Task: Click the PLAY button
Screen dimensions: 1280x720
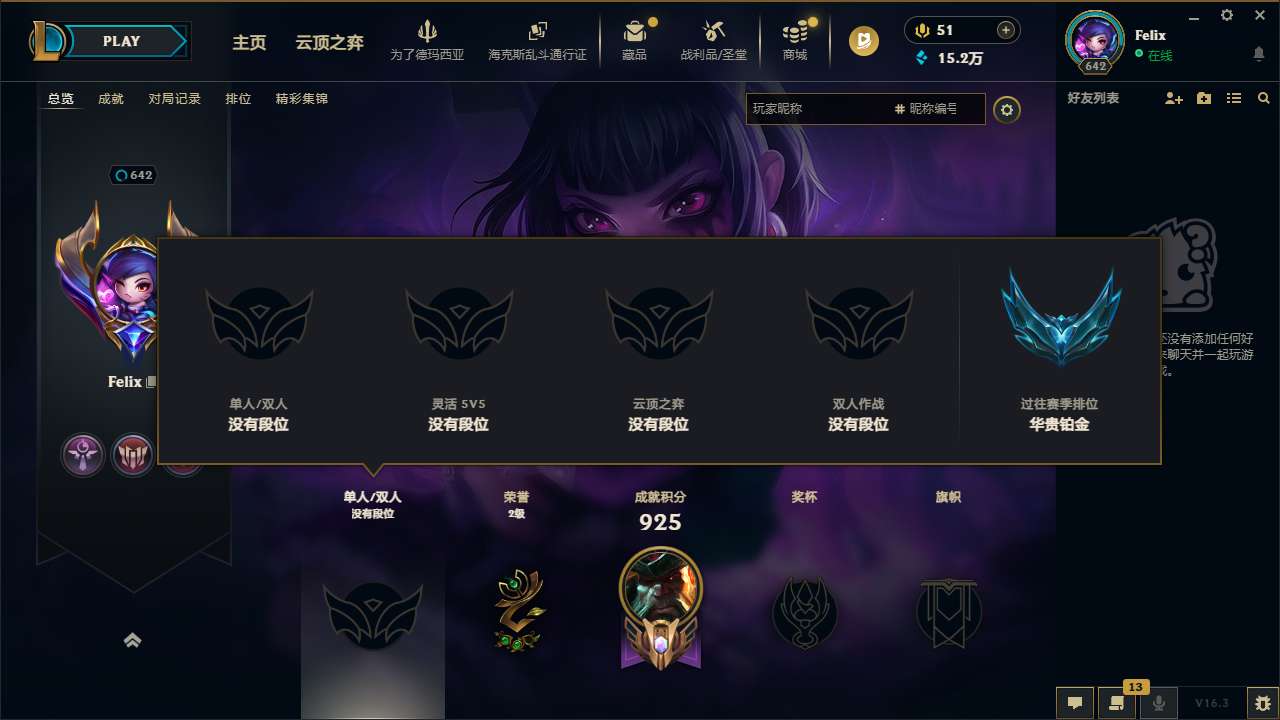Action: 121,40
